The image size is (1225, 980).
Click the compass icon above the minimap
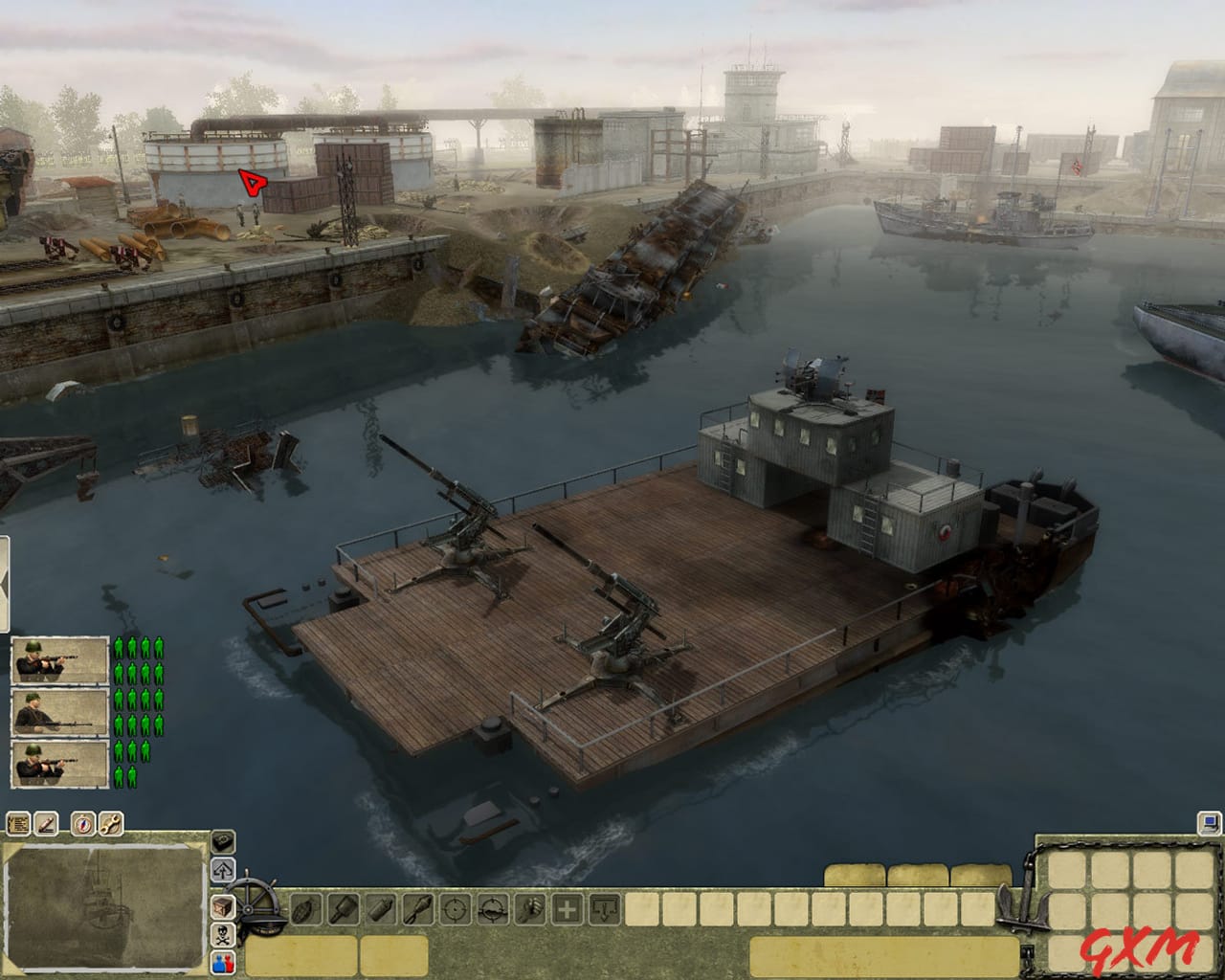[82, 824]
